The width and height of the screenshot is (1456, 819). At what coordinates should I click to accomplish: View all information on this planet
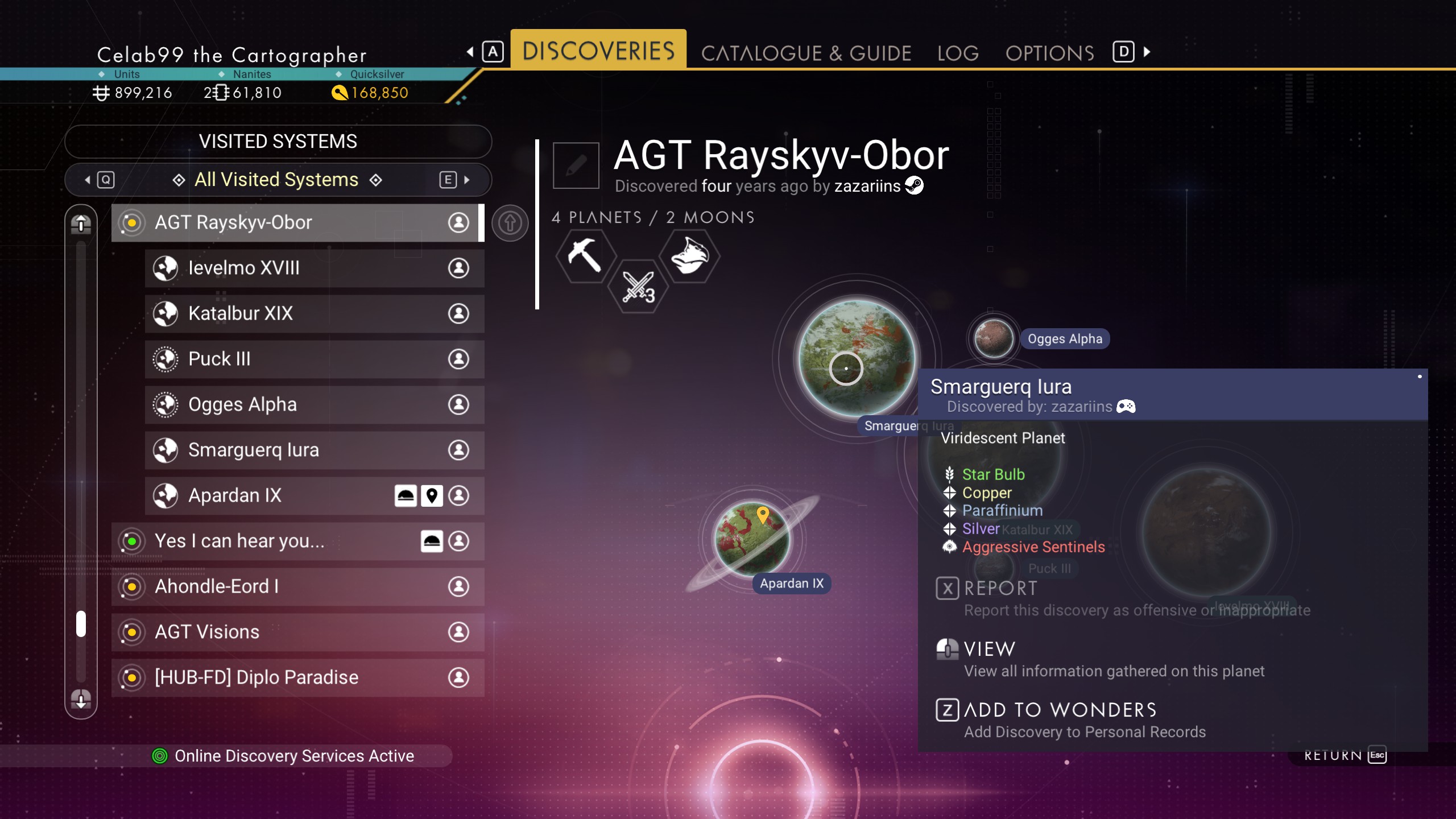click(x=990, y=650)
